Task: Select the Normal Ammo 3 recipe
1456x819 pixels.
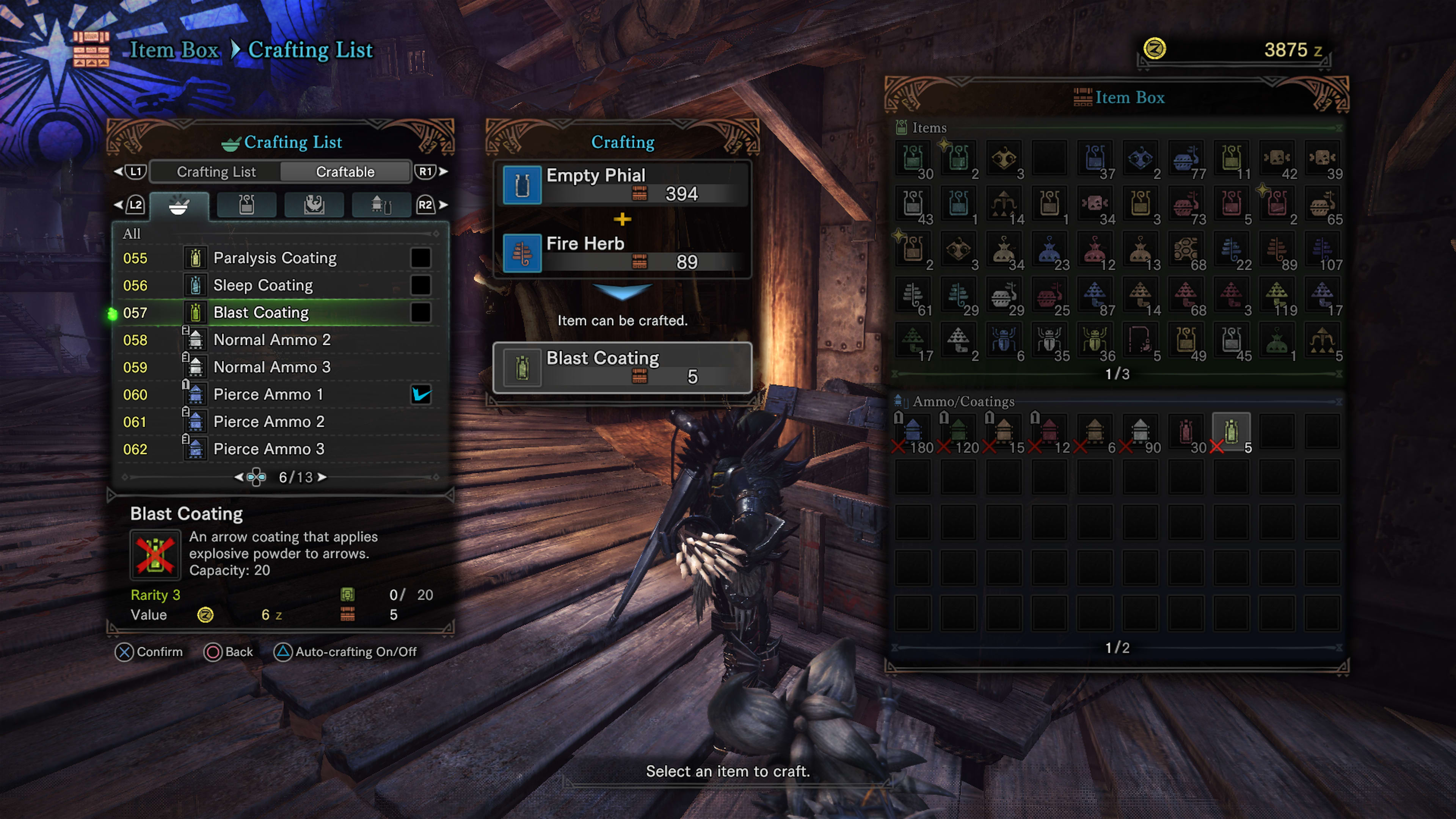Action: click(272, 367)
